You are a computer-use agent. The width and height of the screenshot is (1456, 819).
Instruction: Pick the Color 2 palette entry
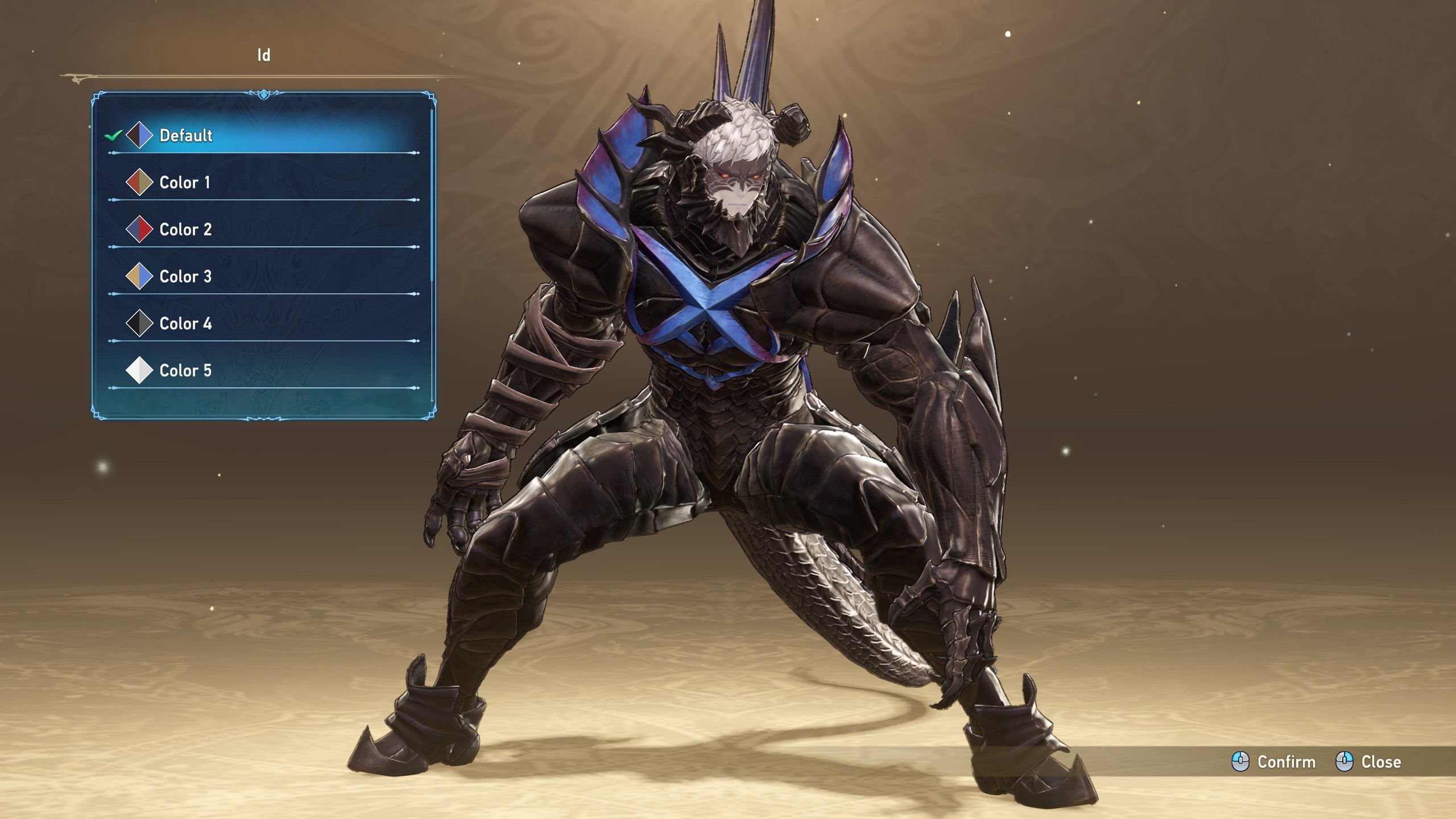tap(185, 230)
